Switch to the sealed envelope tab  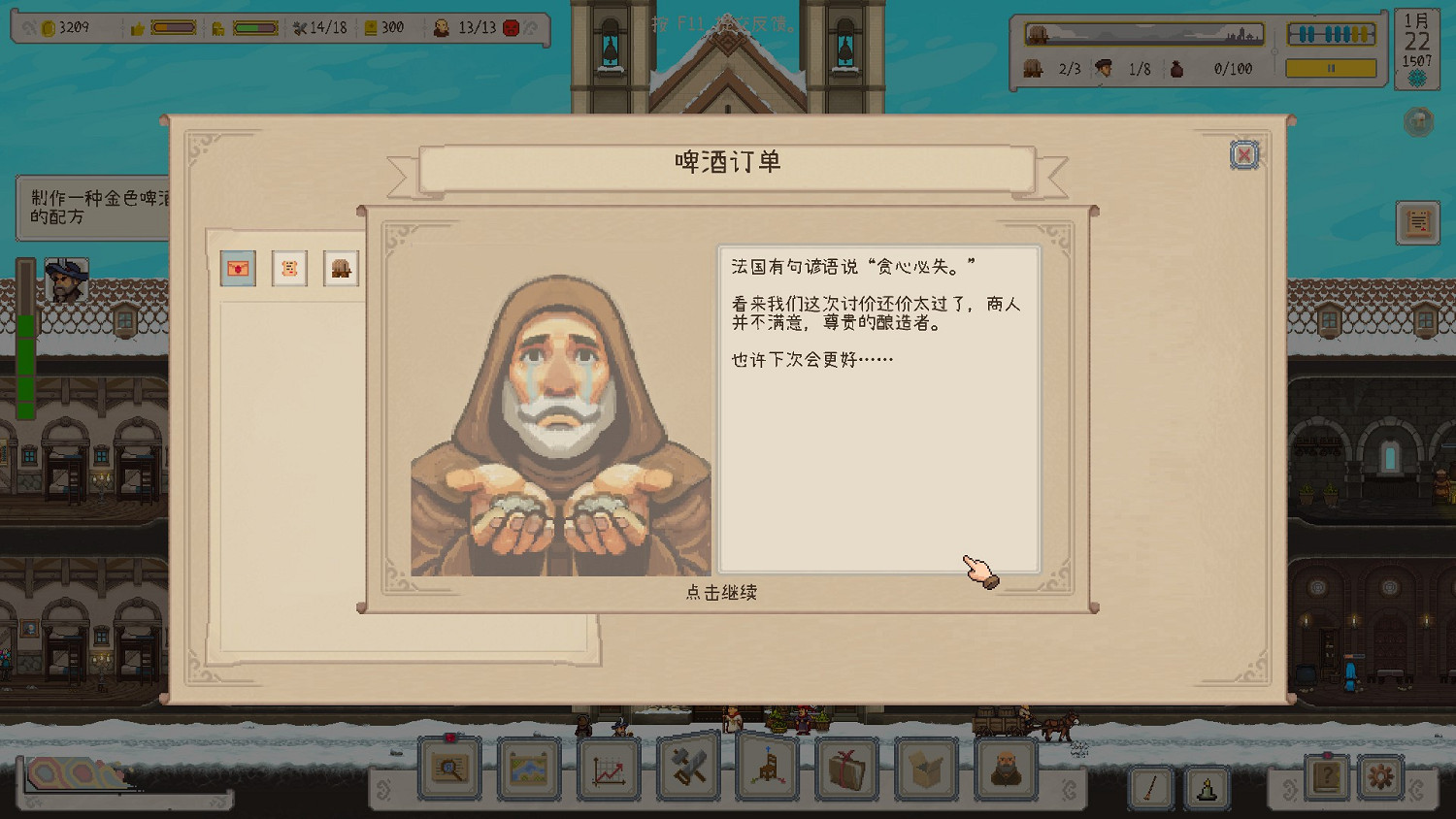[x=239, y=269]
